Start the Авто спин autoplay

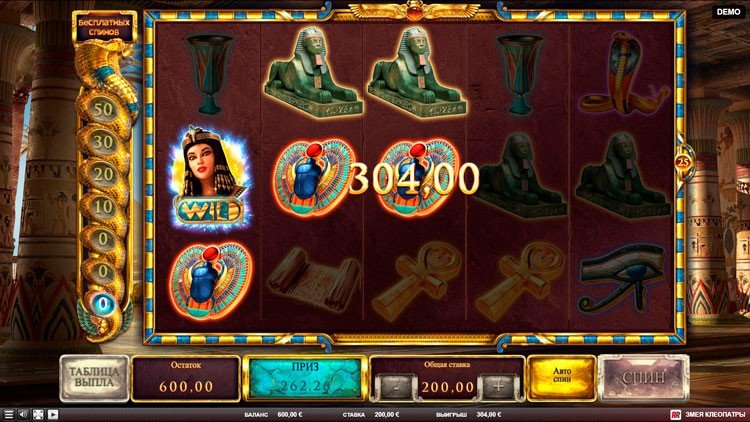coord(561,378)
